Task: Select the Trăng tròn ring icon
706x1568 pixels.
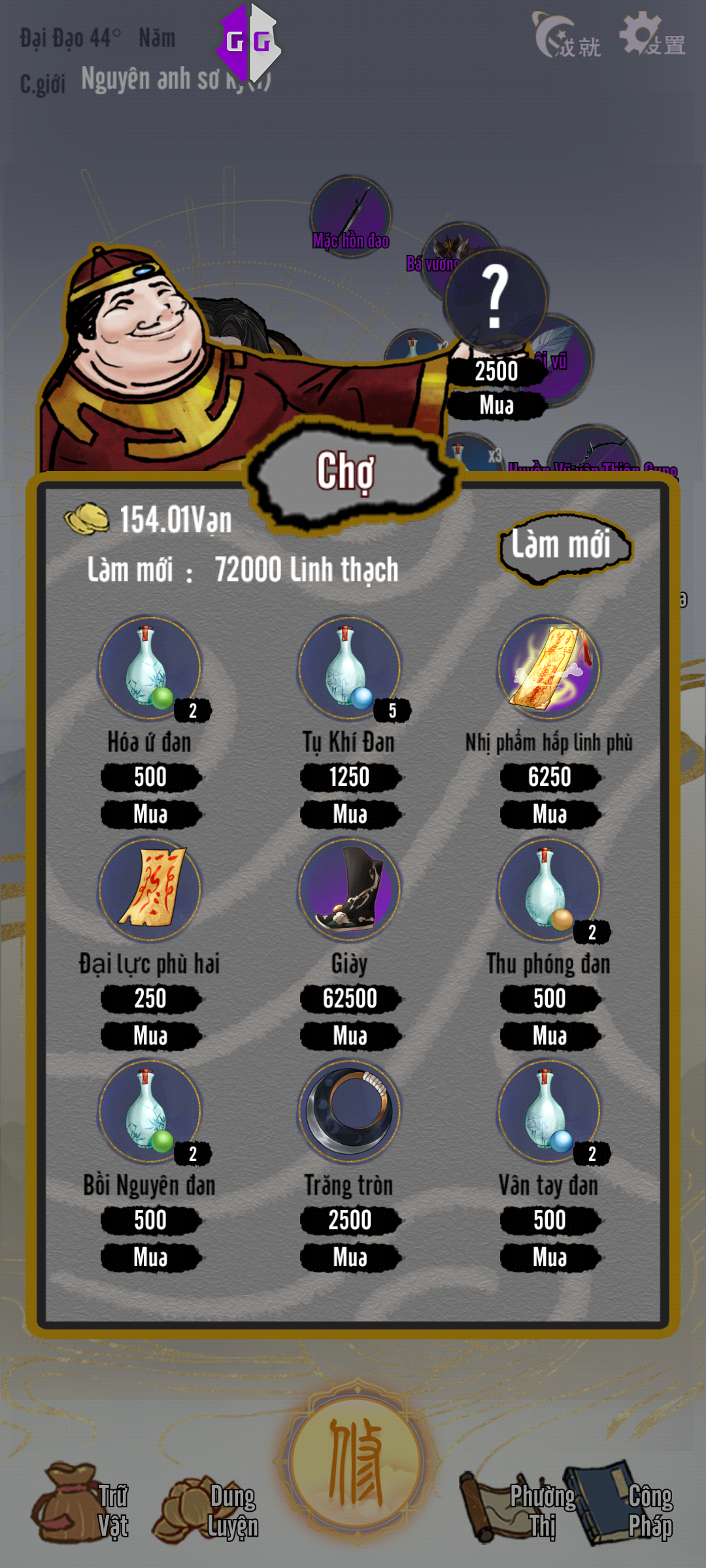Action: pyautogui.click(x=349, y=1111)
